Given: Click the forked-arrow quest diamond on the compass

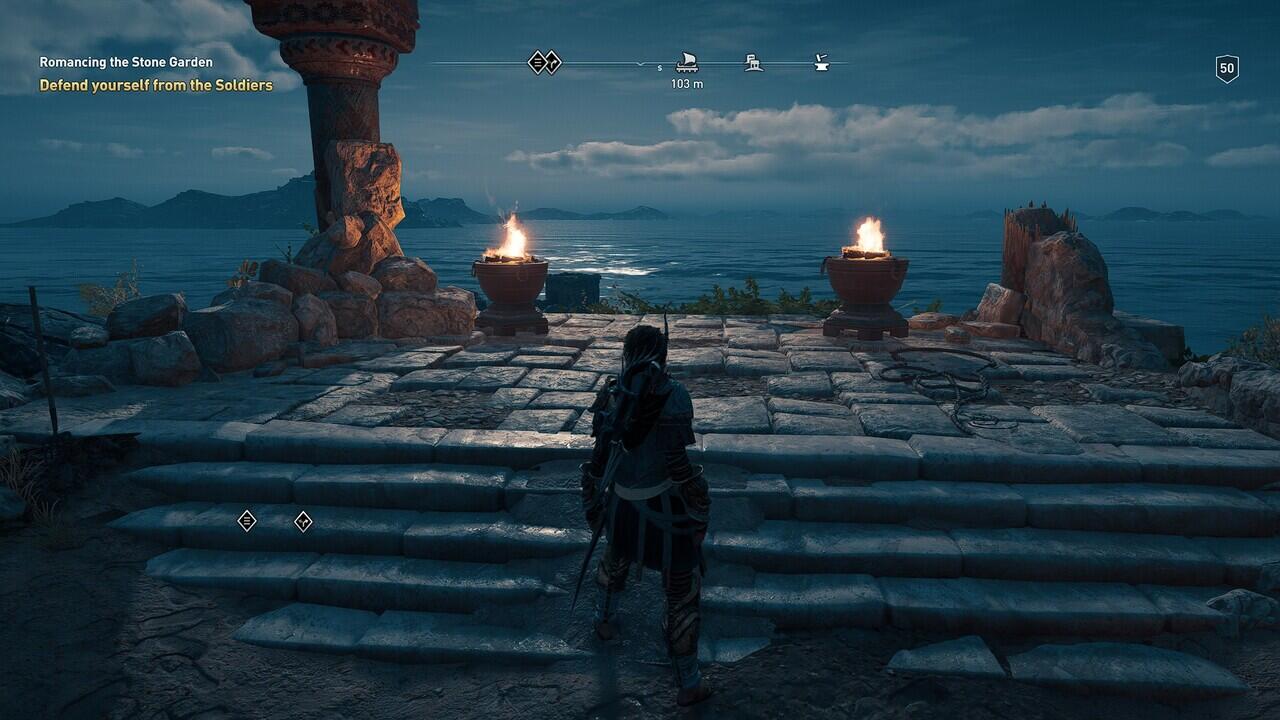Looking at the screenshot, I should click(552, 62).
